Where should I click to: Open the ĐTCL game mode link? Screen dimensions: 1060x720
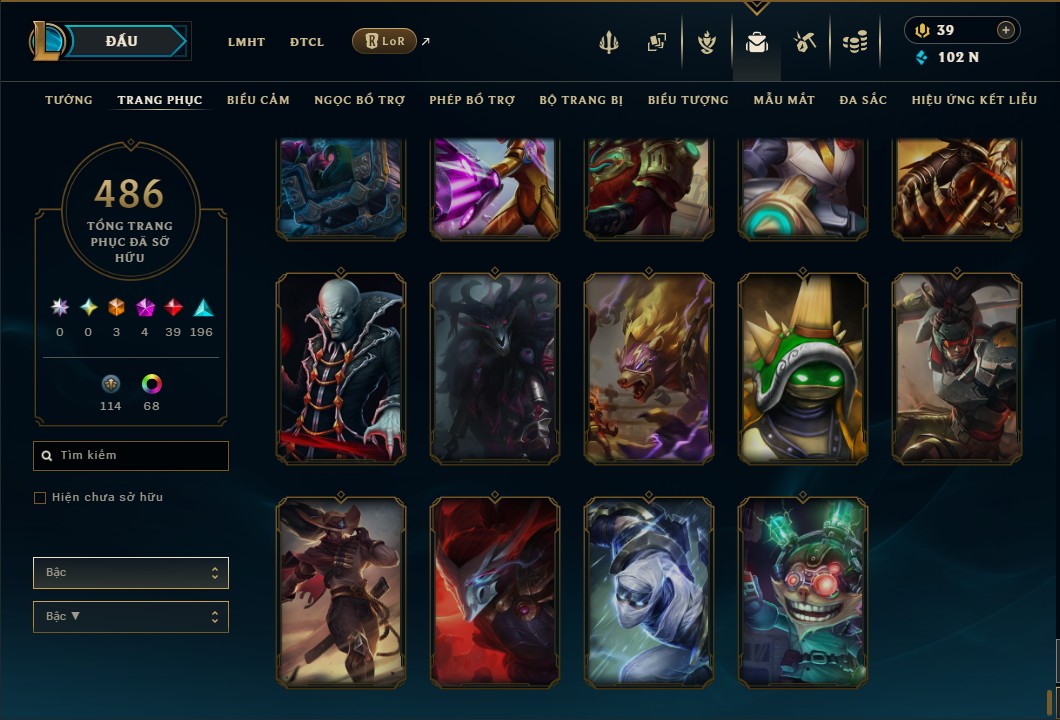click(x=307, y=42)
